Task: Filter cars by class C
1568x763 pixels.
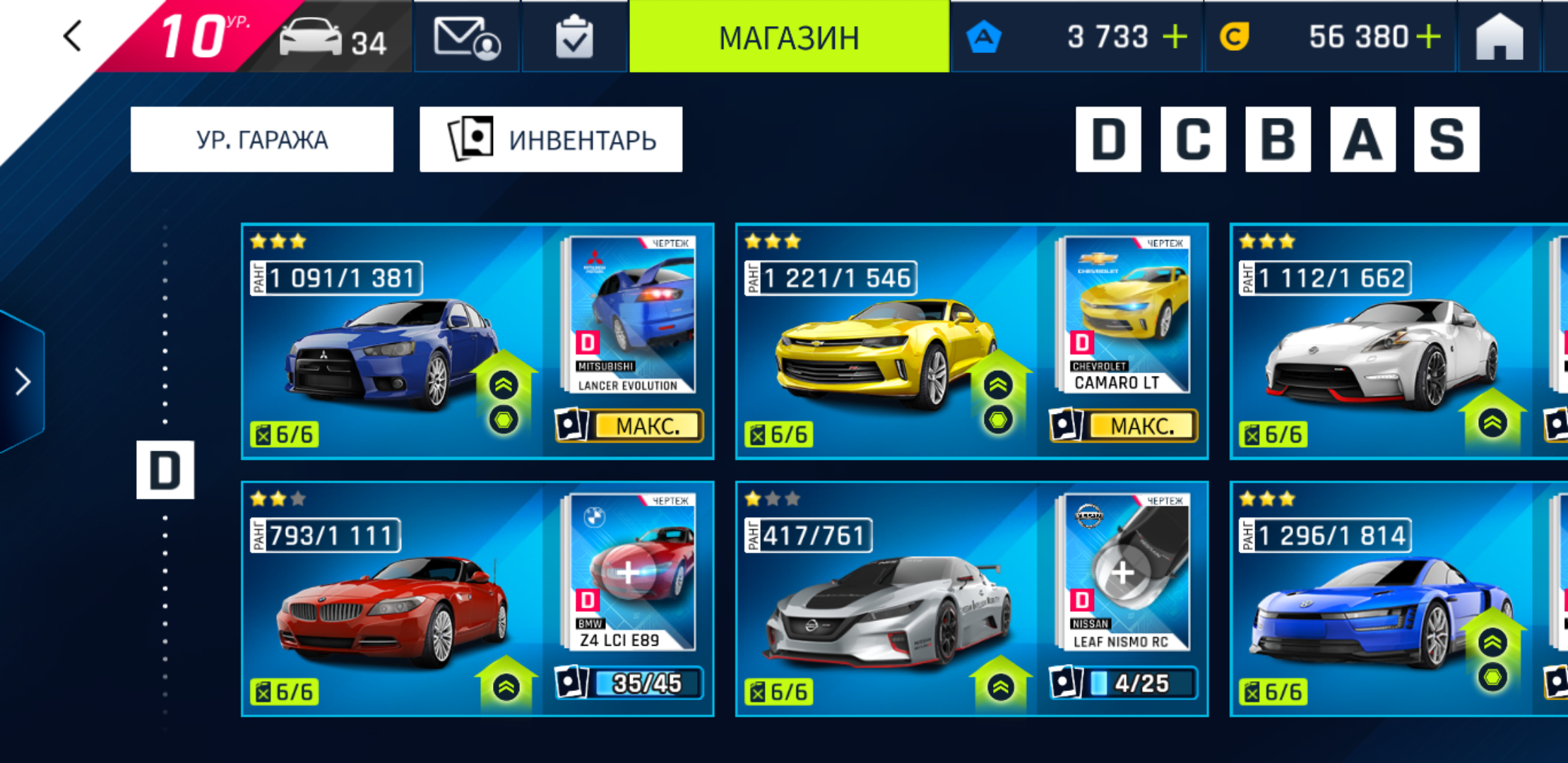Action: click(1193, 139)
